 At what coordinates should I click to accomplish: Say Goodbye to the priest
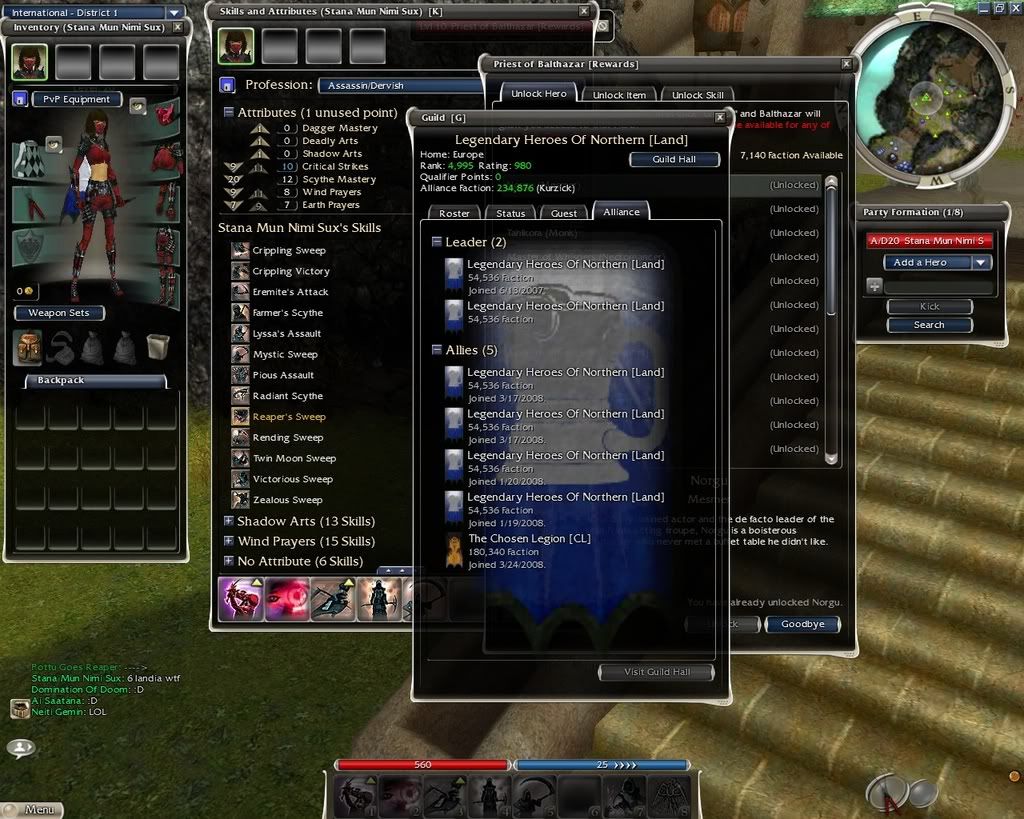(x=802, y=624)
